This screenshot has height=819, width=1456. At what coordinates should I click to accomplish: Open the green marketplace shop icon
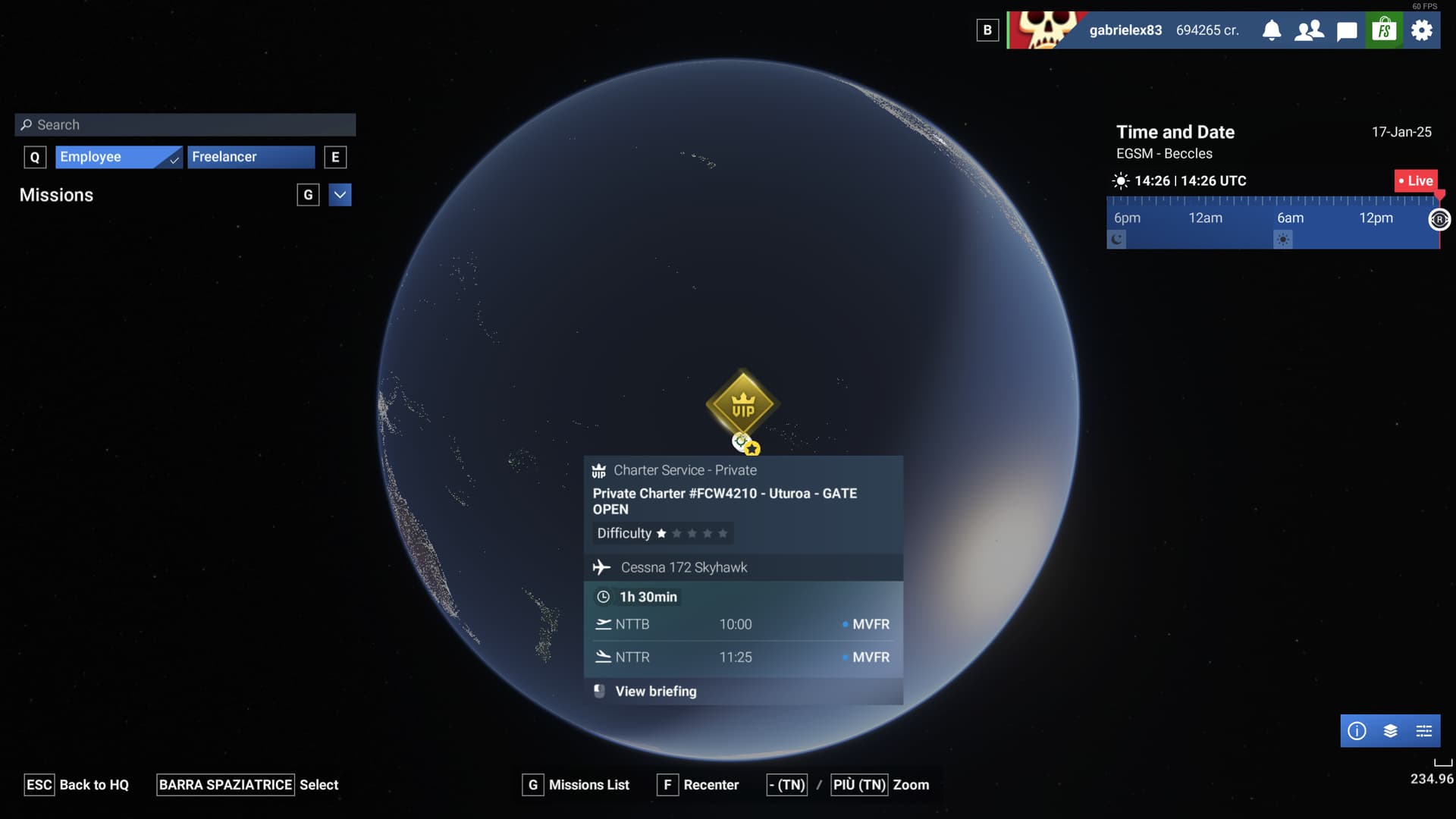pos(1384,30)
